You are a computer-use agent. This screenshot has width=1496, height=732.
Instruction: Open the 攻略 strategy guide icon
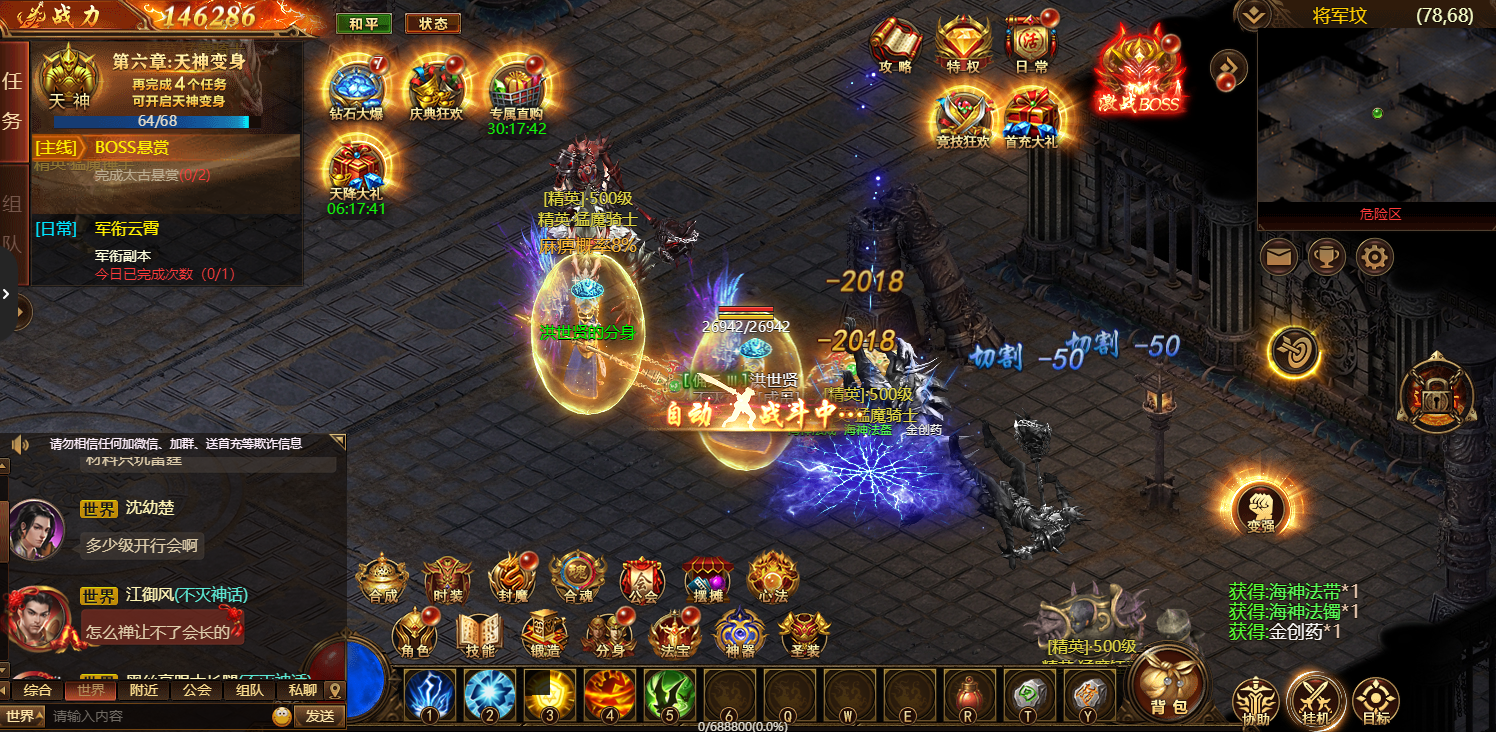(x=895, y=45)
